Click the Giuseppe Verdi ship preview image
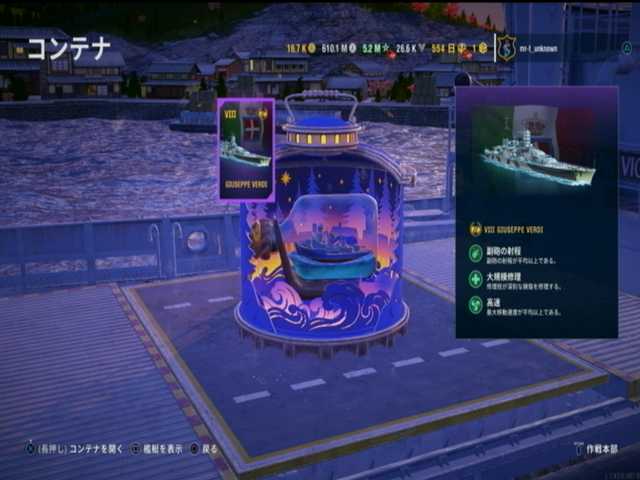This screenshot has height=480, width=640. pos(535,155)
